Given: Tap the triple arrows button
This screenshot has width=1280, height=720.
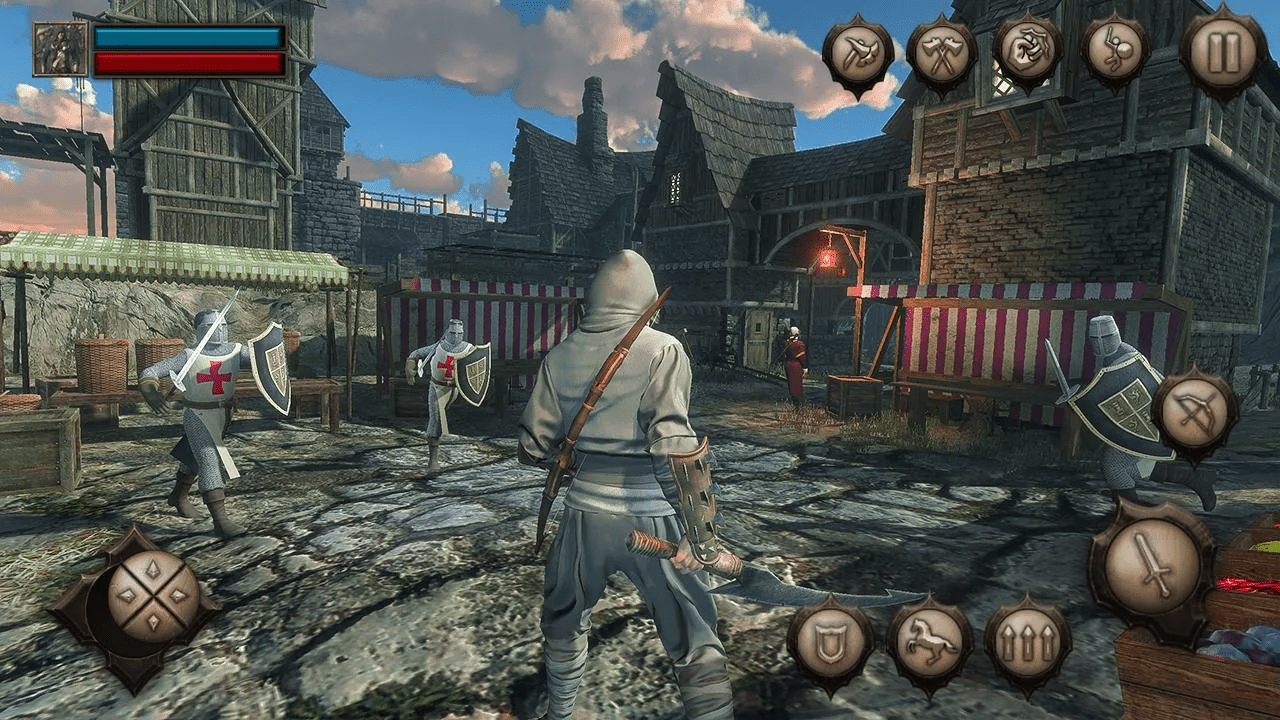Looking at the screenshot, I should coord(1028,644).
